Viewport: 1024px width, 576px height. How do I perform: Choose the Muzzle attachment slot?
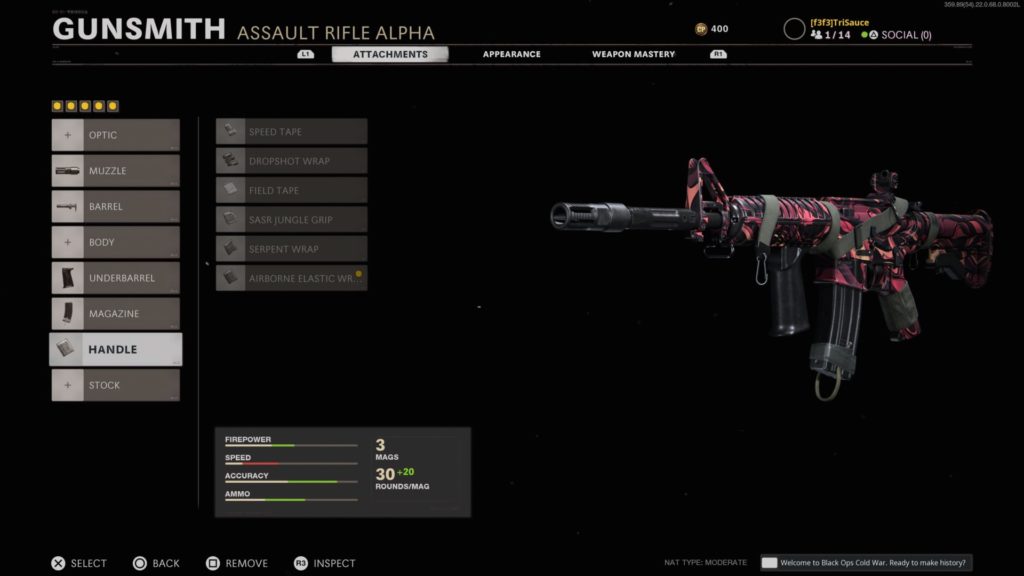point(116,171)
